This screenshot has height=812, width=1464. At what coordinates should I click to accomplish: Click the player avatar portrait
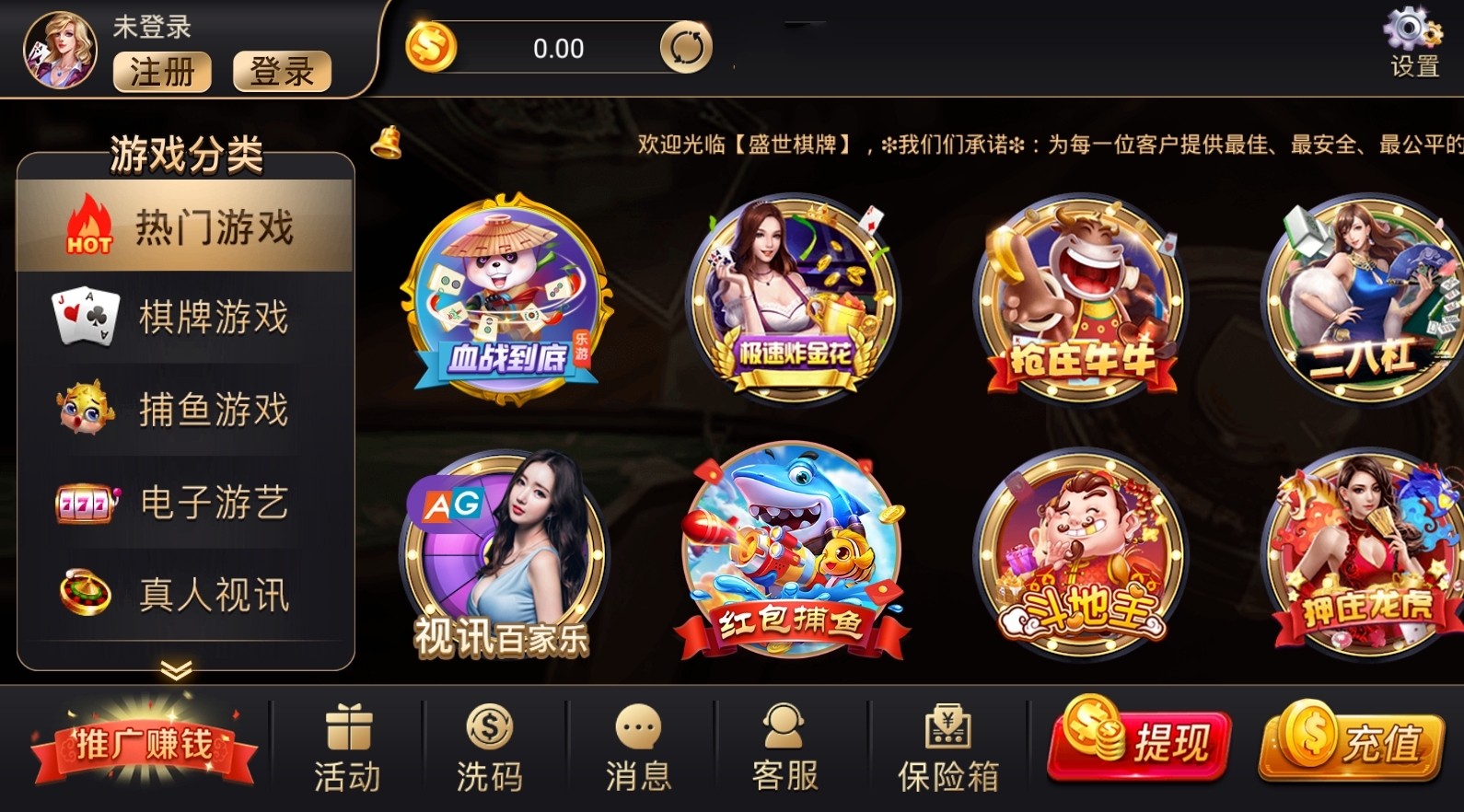[x=57, y=48]
